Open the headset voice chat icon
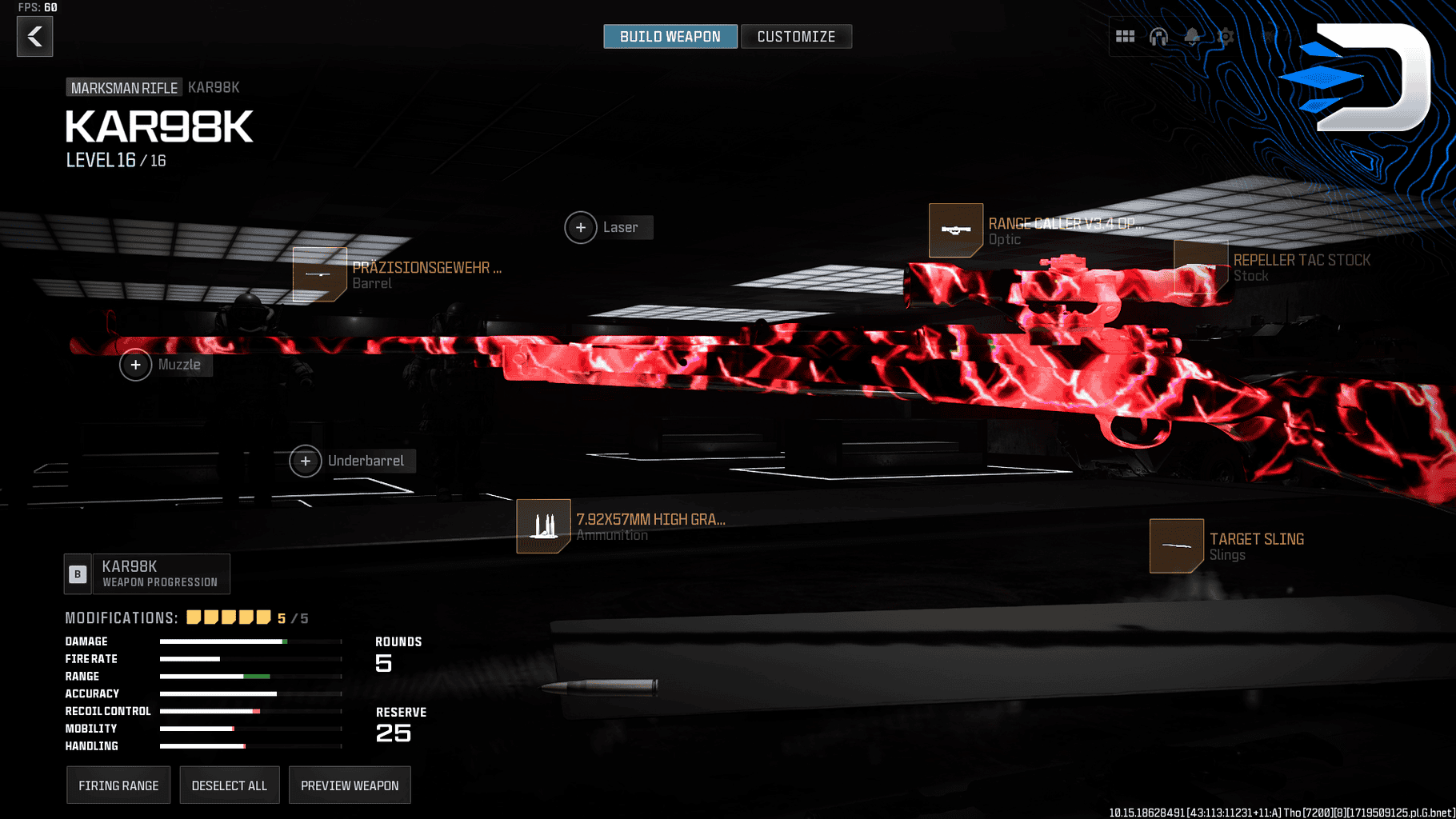1456x819 pixels. tap(1158, 37)
